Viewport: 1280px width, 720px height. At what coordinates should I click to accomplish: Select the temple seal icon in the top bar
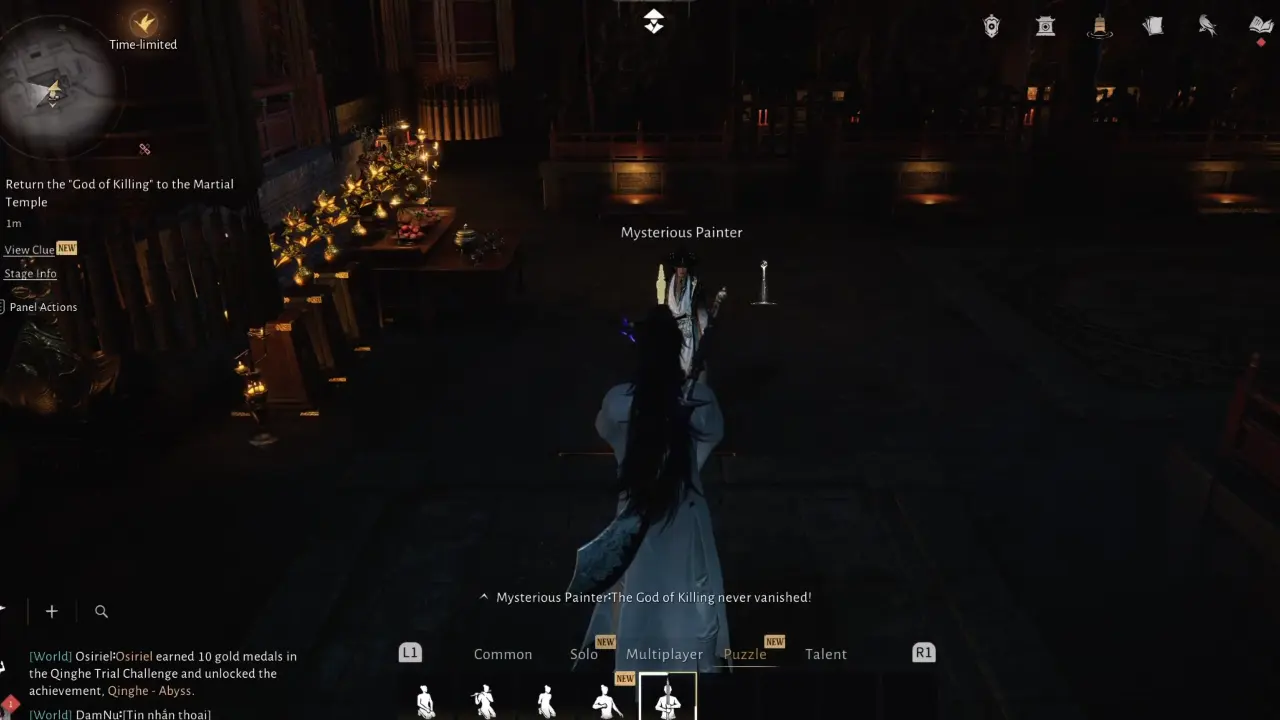pyautogui.click(x=1045, y=26)
